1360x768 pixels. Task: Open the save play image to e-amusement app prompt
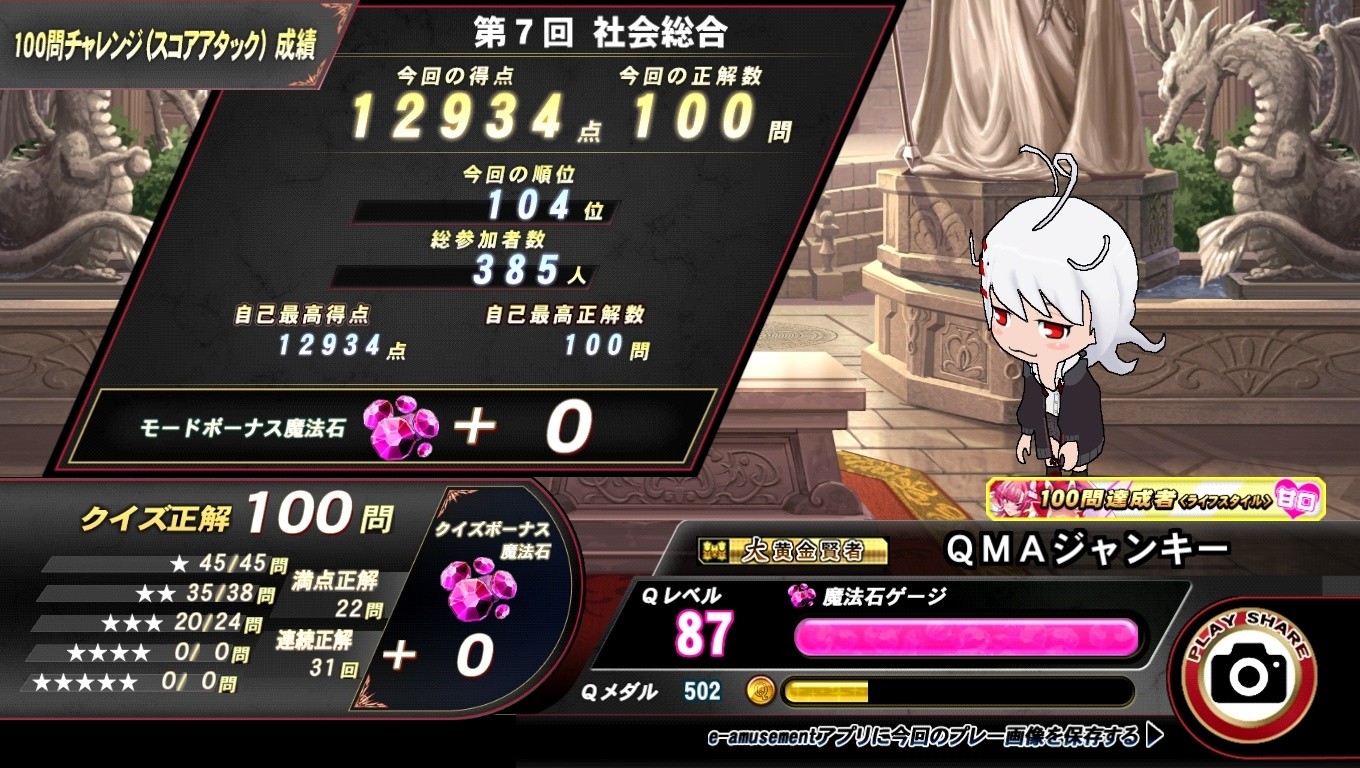(934, 737)
